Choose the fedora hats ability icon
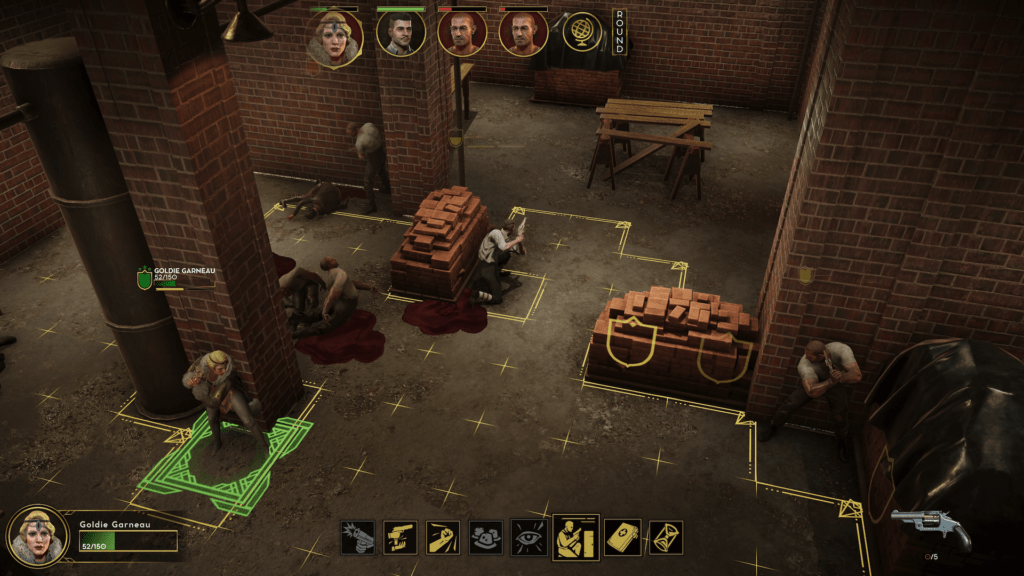This screenshot has width=1024, height=576. click(x=486, y=537)
